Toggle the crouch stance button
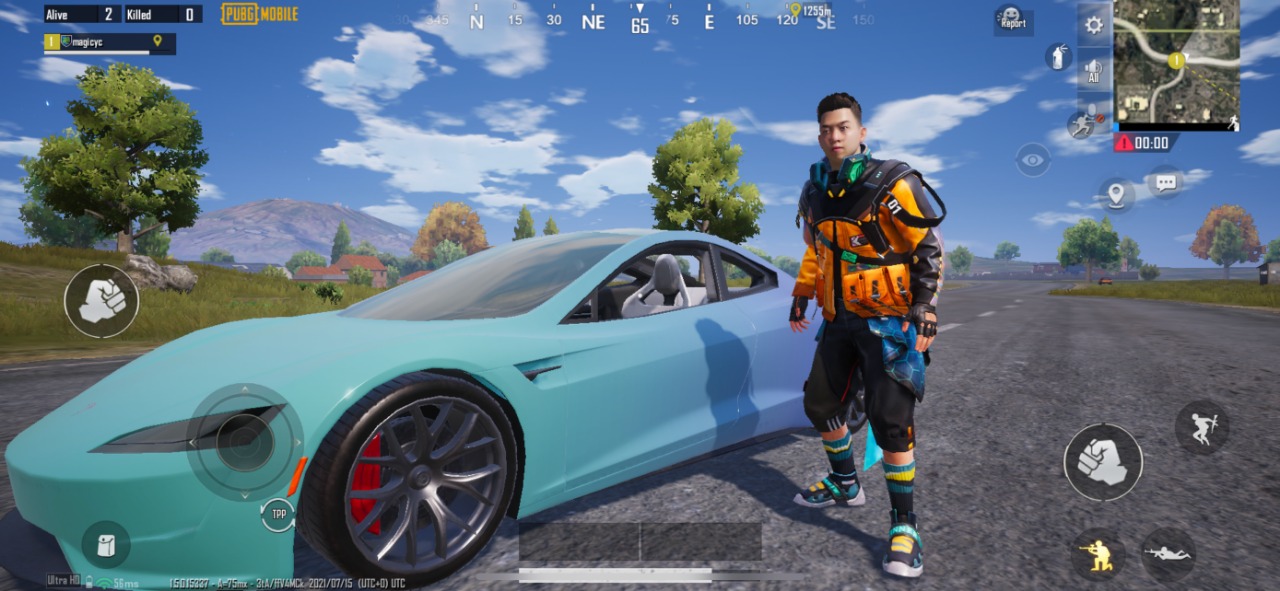This screenshot has height=591, width=1280. 1098,555
